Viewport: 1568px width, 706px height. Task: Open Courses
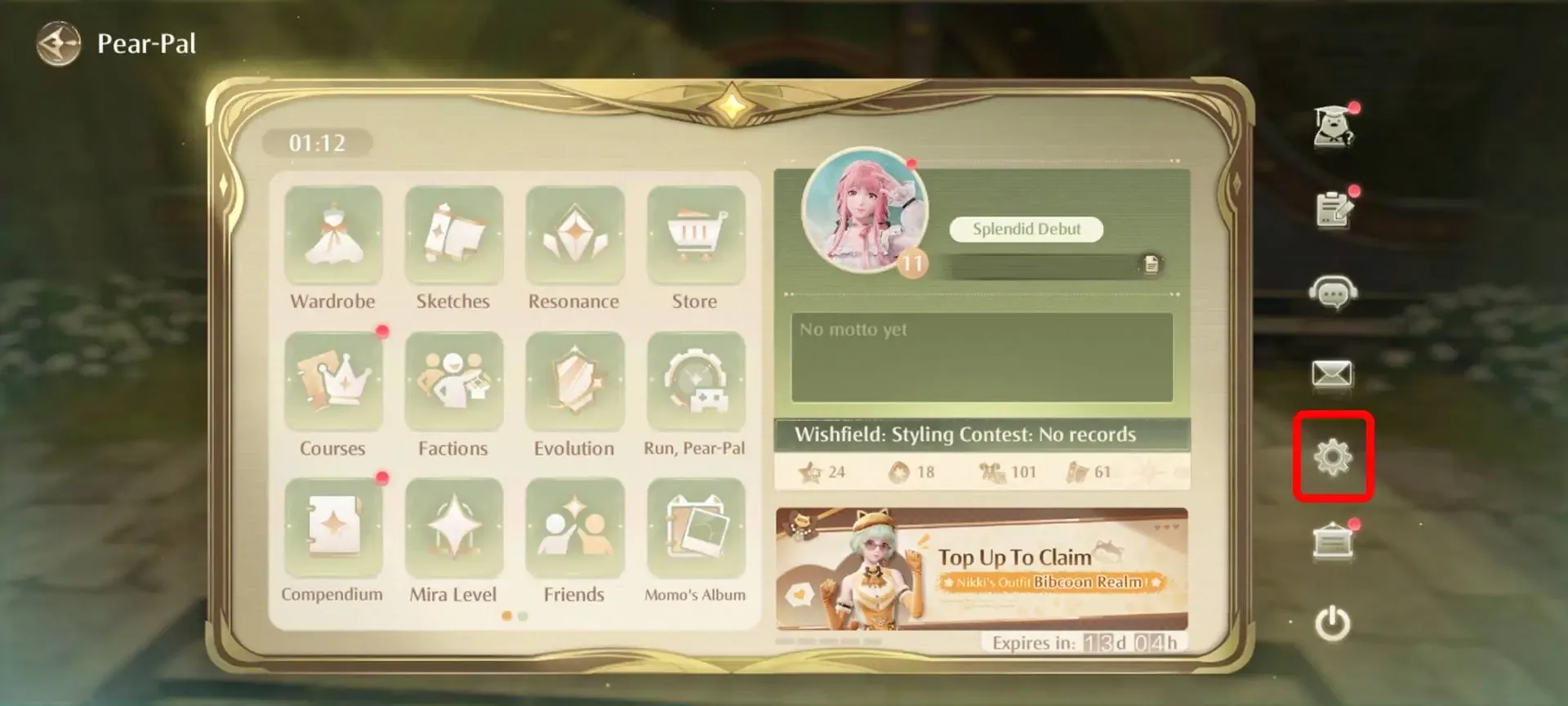point(333,382)
